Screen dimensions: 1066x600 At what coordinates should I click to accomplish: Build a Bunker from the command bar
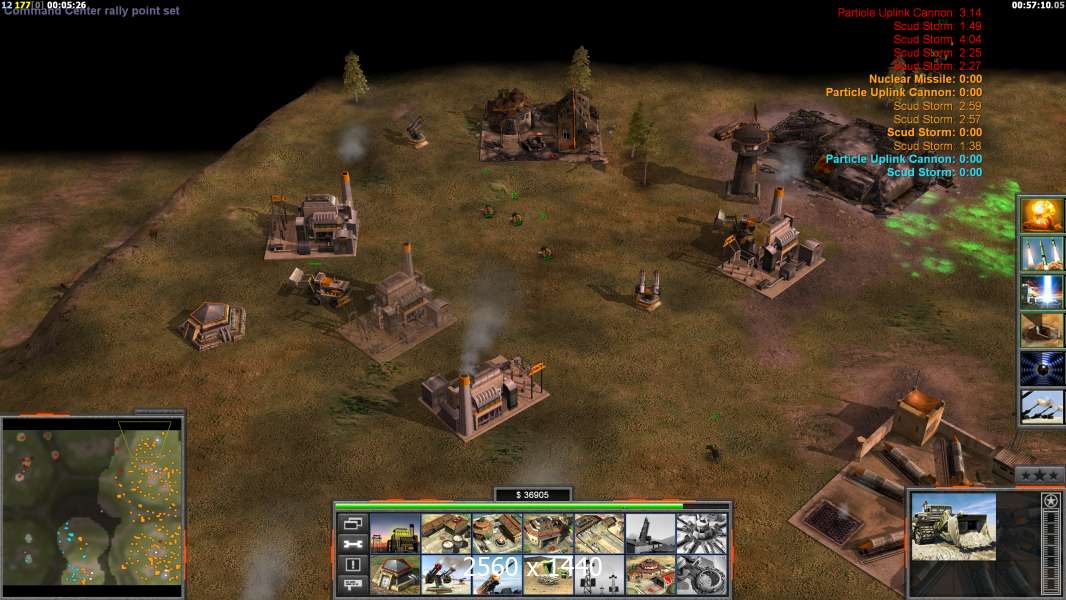[x=395, y=574]
